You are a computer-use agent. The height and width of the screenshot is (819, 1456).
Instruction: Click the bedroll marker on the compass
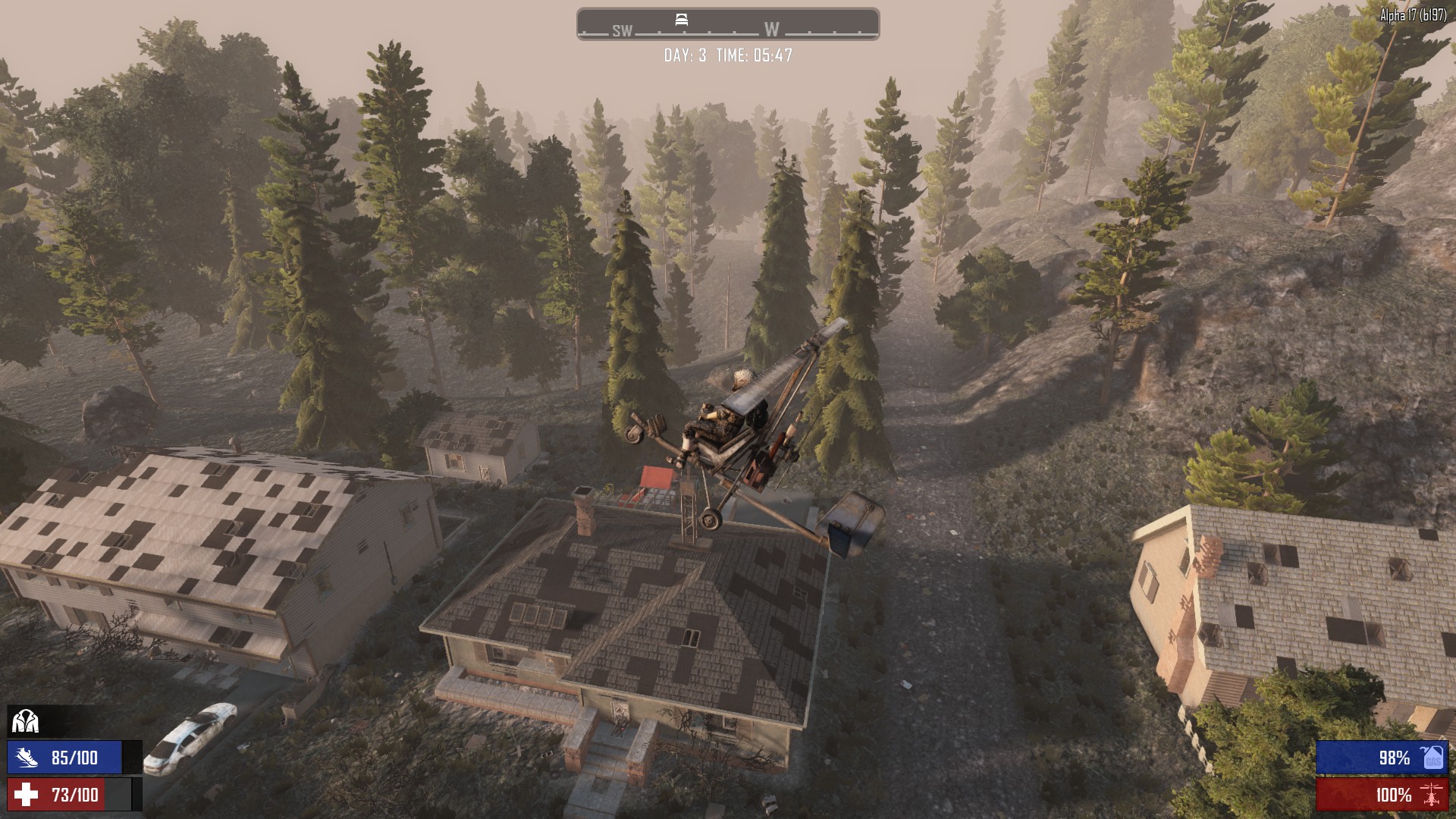click(x=681, y=20)
